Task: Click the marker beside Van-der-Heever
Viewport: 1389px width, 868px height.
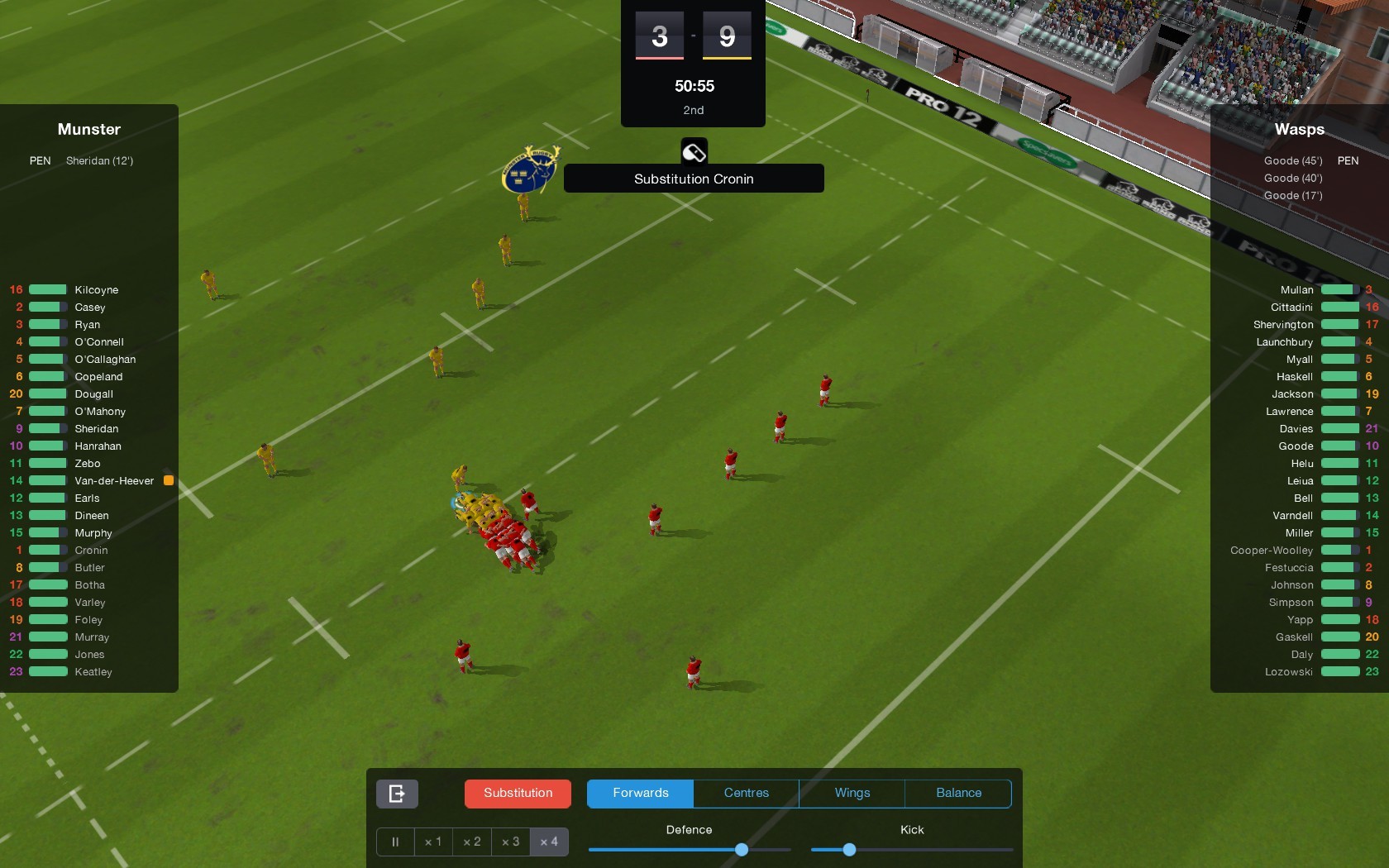Action: pyautogui.click(x=169, y=479)
